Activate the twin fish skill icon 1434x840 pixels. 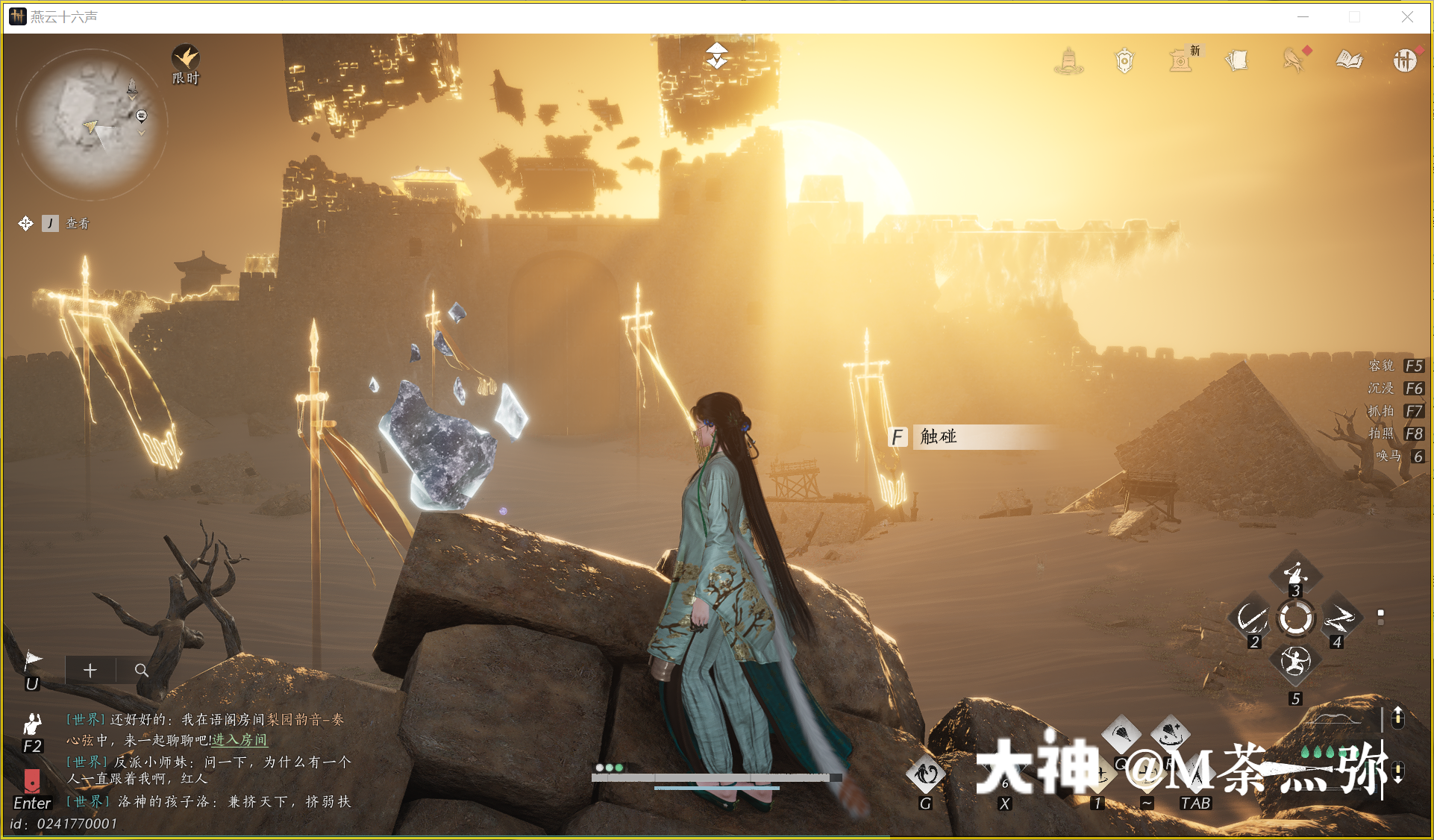pyautogui.click(x=926, y=774)
